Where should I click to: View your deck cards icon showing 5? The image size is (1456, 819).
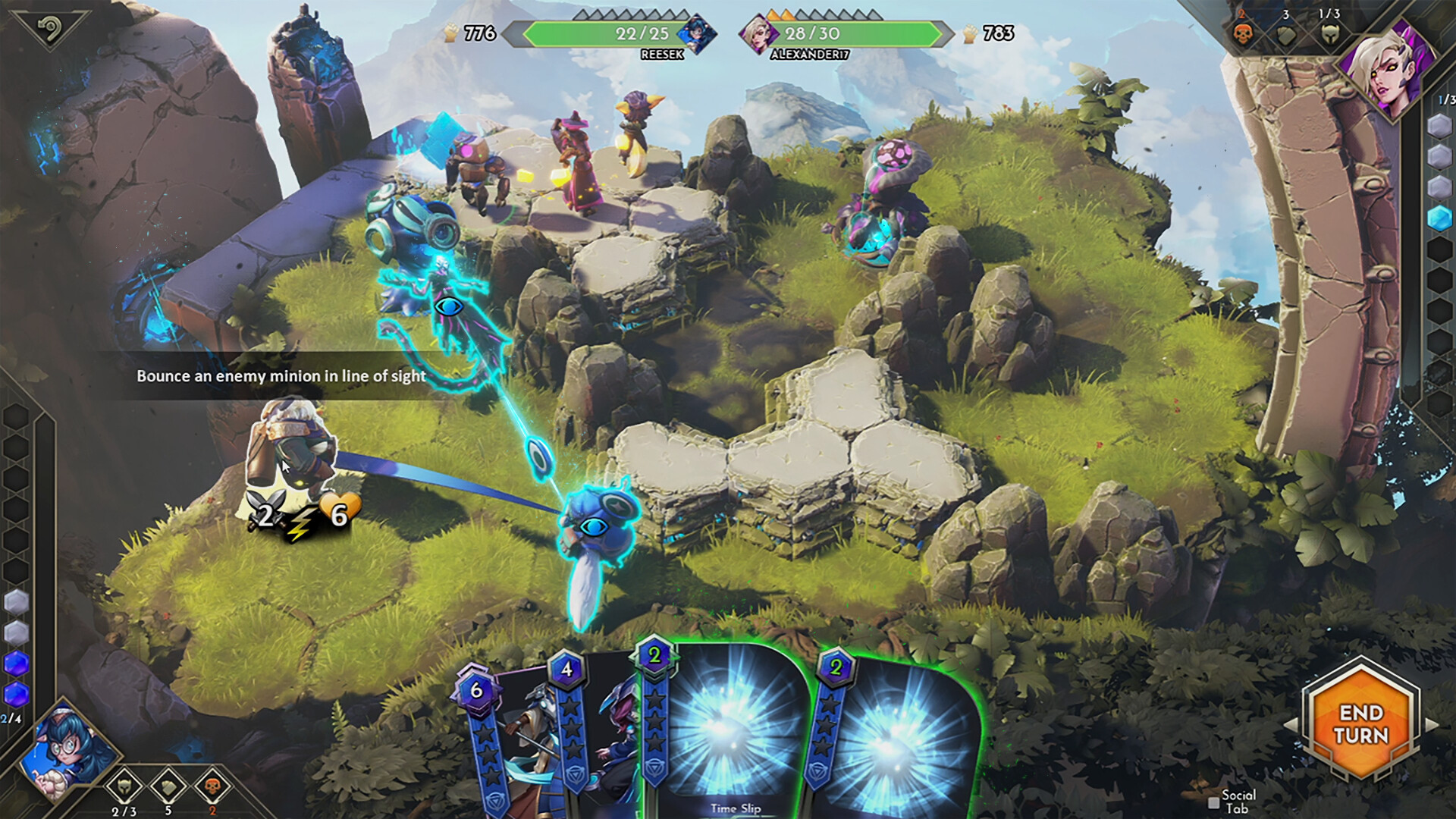(x=168, y=786)
